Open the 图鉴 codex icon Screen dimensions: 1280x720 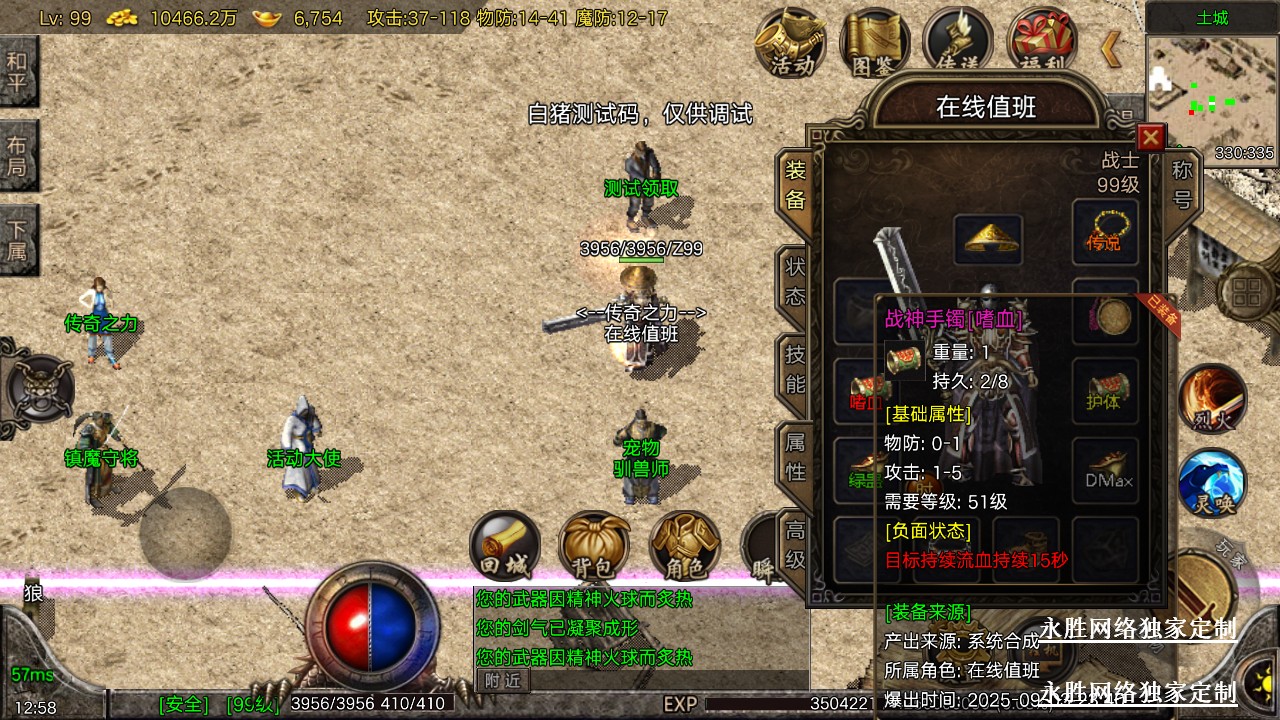(874, 42)
